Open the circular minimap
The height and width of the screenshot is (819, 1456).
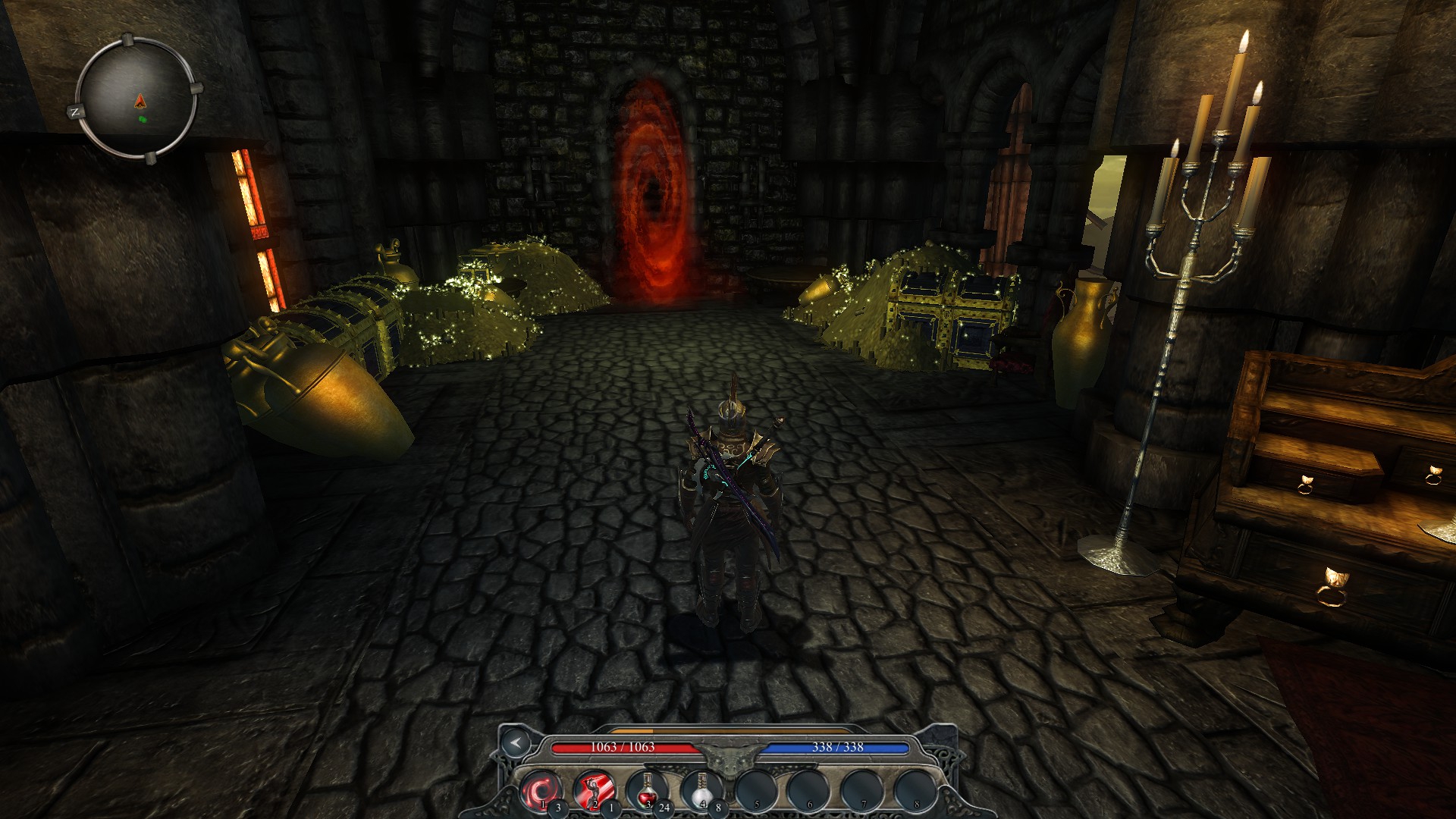click(x=137, y=99)
